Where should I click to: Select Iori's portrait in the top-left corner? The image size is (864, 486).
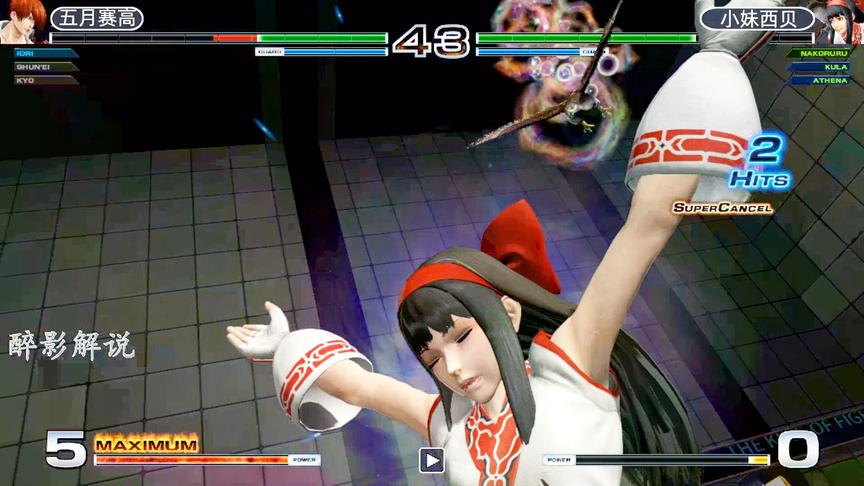[22, 20]
